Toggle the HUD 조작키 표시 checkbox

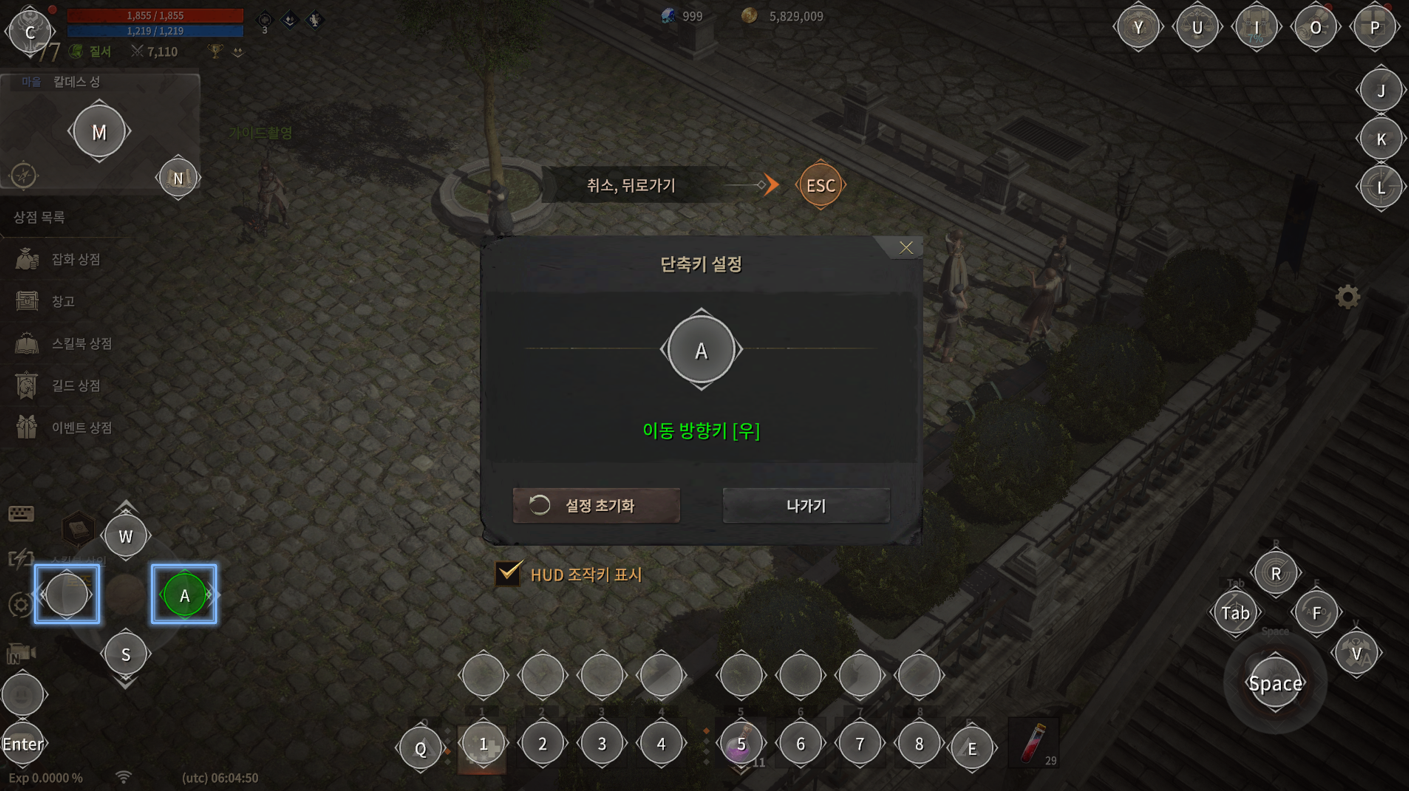coord(509,574)
